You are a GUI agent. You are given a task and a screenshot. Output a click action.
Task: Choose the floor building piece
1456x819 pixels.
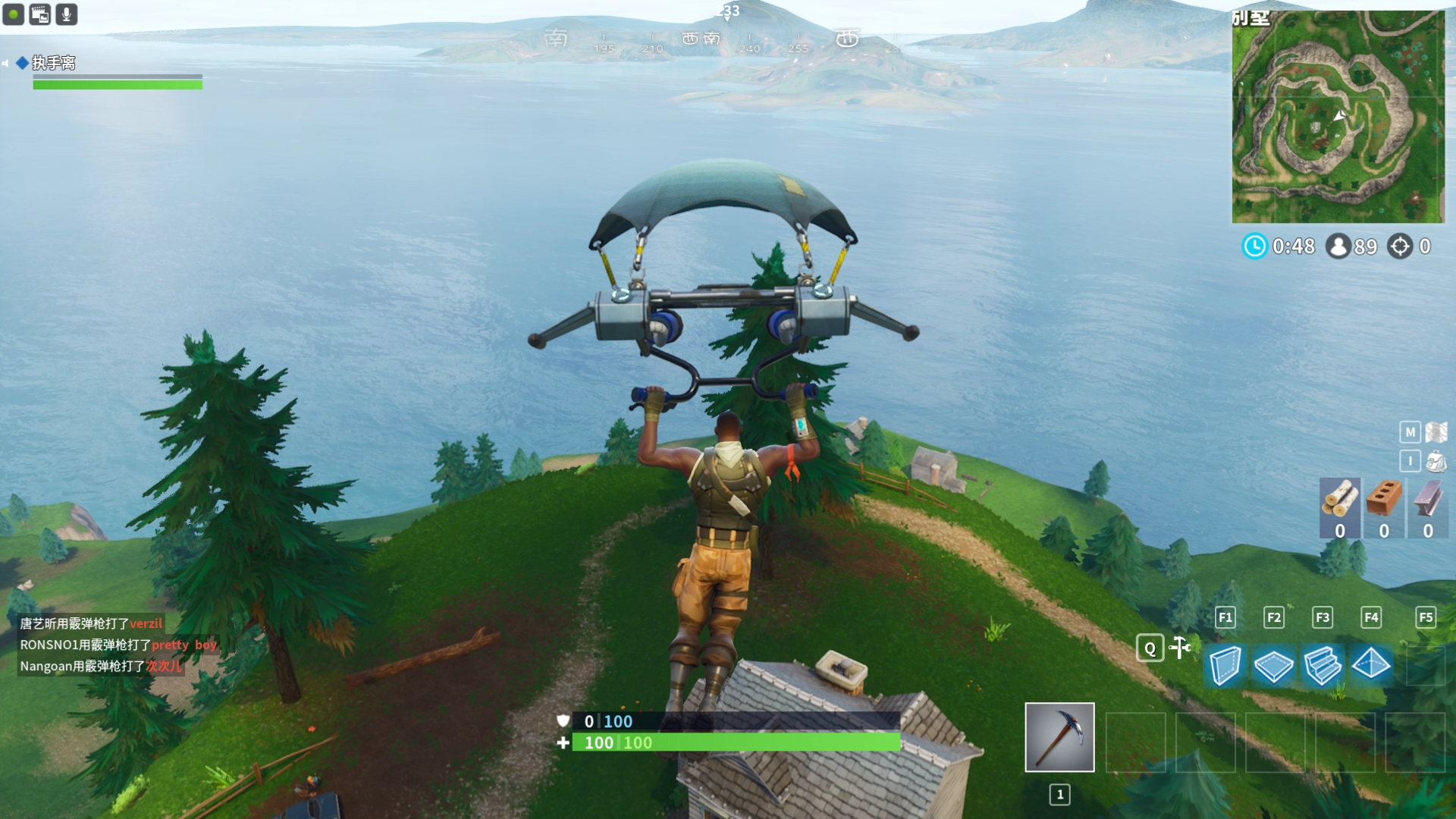point(1273,665)
